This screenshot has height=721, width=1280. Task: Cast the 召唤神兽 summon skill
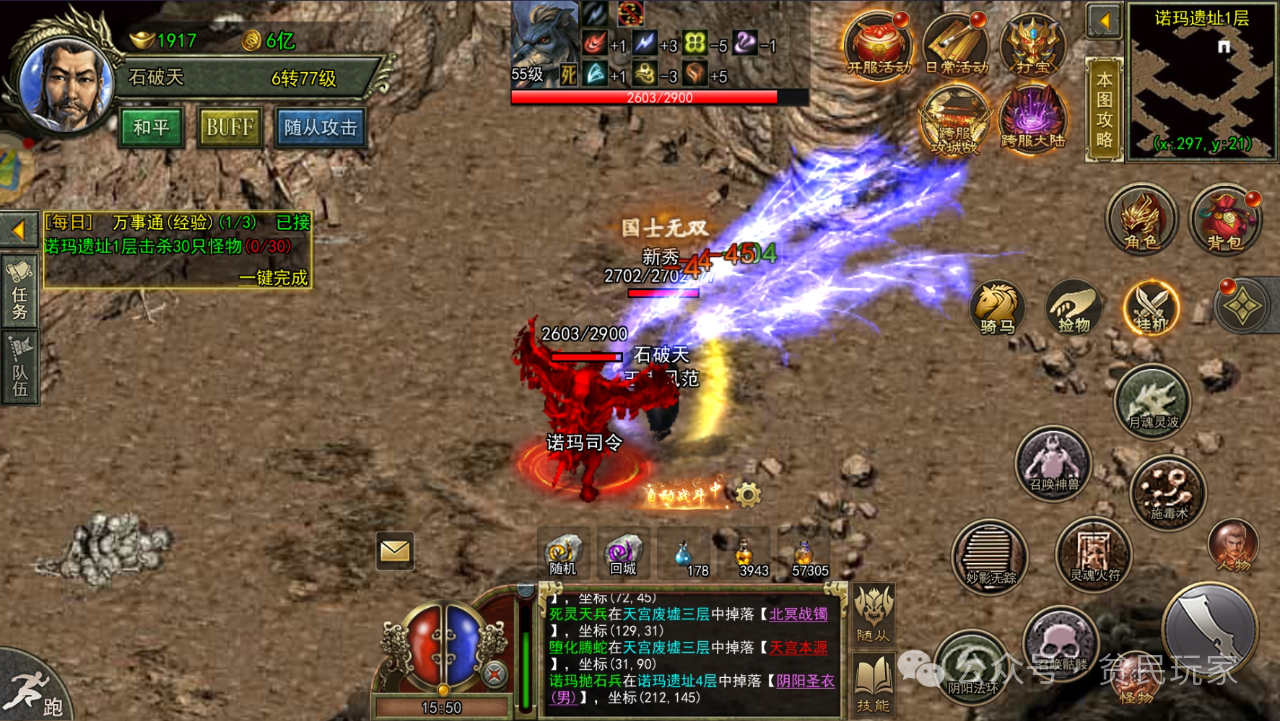[x=1053, y=464]
